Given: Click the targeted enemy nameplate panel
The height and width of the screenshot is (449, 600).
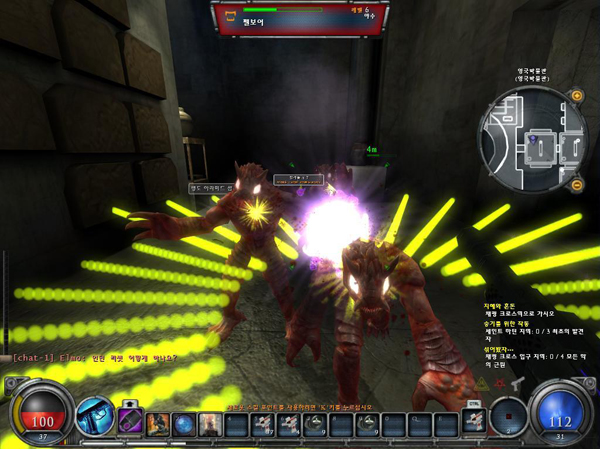Looking at the screenshot, I should 296,18.
